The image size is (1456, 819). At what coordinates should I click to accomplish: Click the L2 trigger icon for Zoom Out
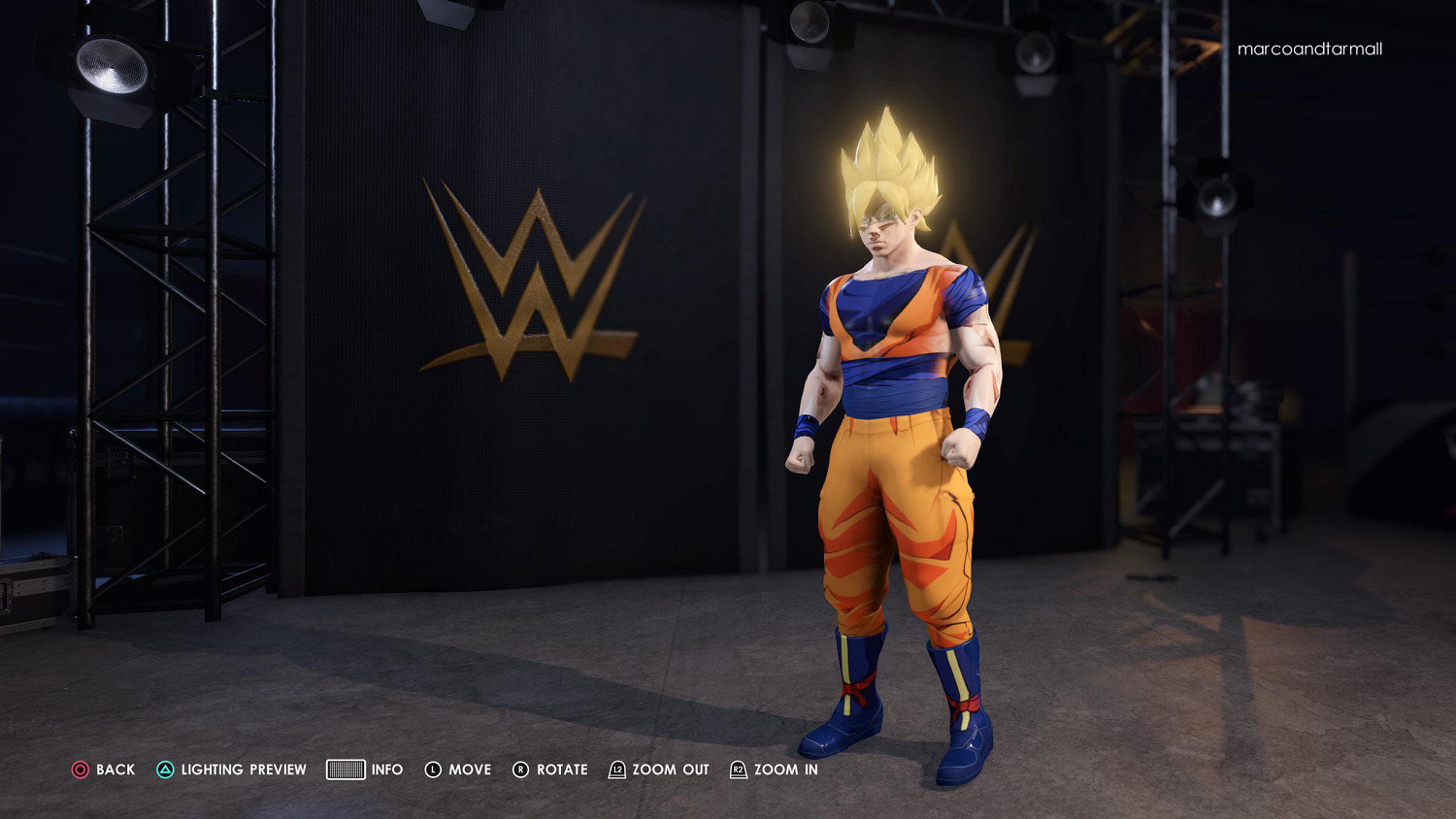(x=615, y=770)
